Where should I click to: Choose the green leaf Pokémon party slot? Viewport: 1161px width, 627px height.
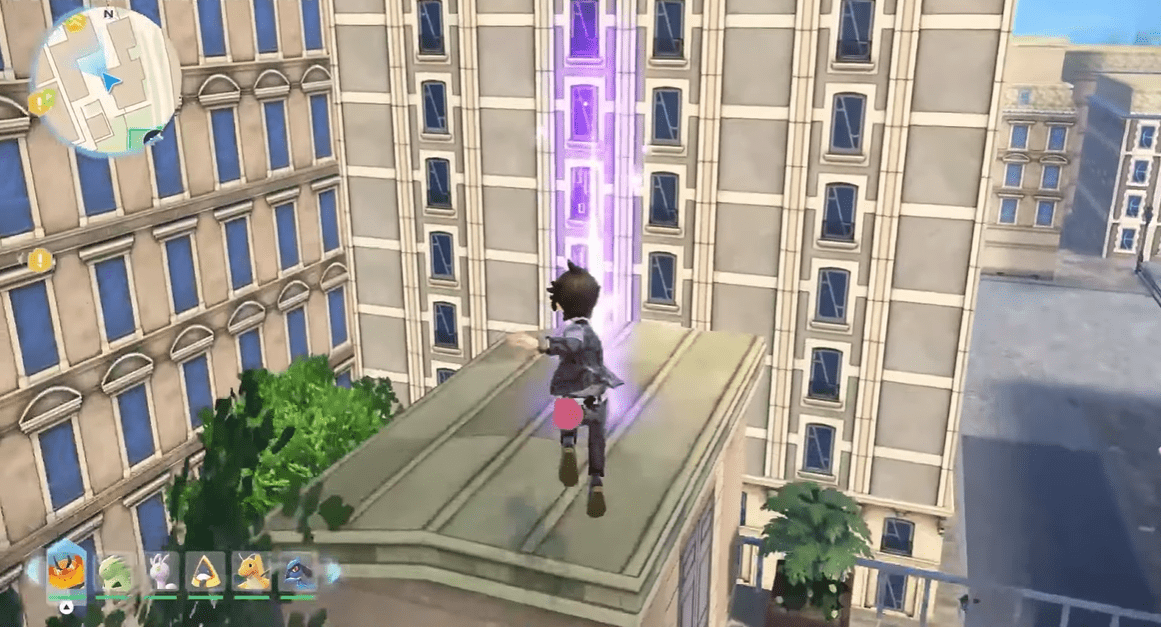113,572
